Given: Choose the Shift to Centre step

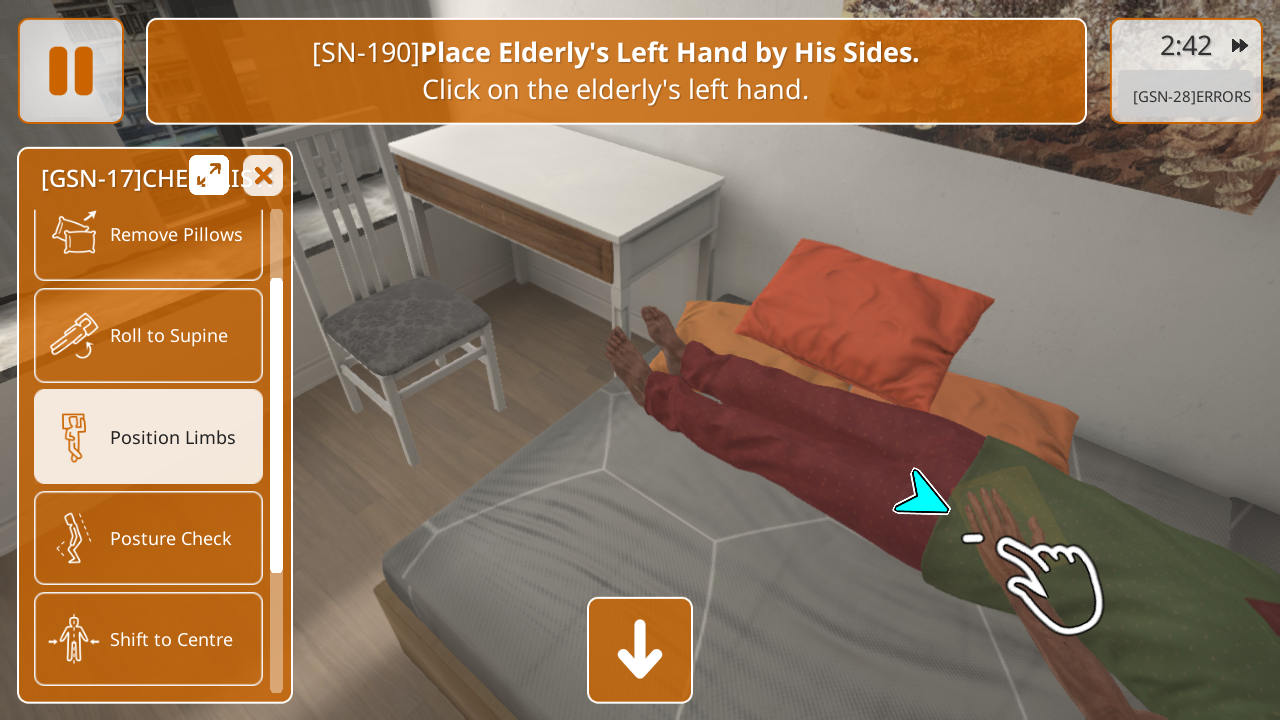Looking at the screenshot, I should (148, 639).
